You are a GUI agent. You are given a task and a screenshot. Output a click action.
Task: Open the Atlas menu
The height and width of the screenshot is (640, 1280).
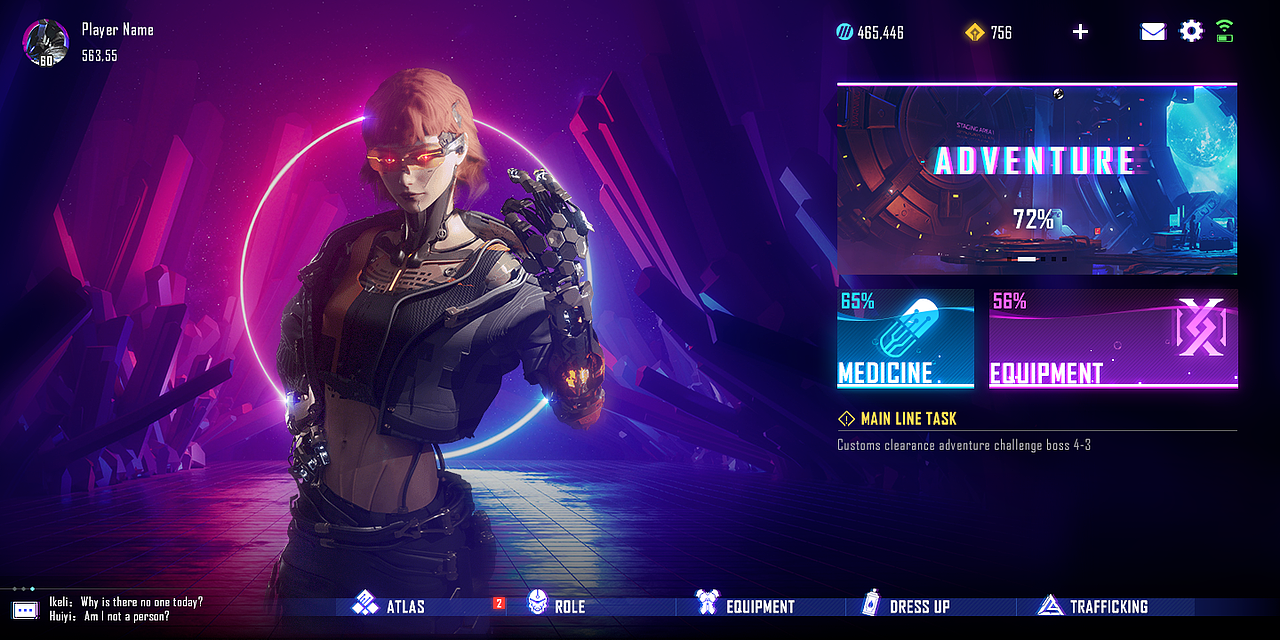389,606
